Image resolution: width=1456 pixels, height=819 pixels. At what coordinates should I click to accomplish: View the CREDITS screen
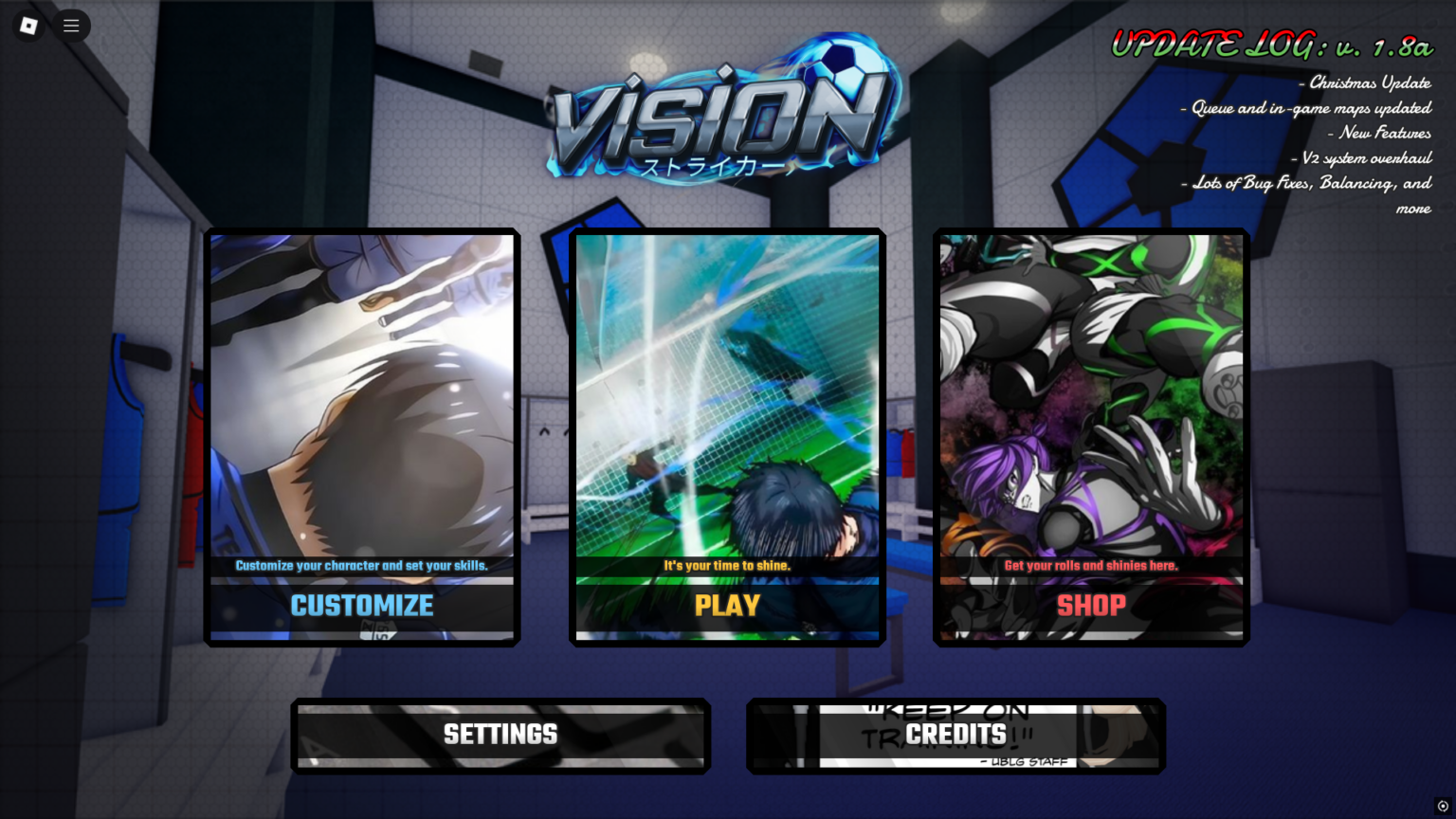point(955,735)
